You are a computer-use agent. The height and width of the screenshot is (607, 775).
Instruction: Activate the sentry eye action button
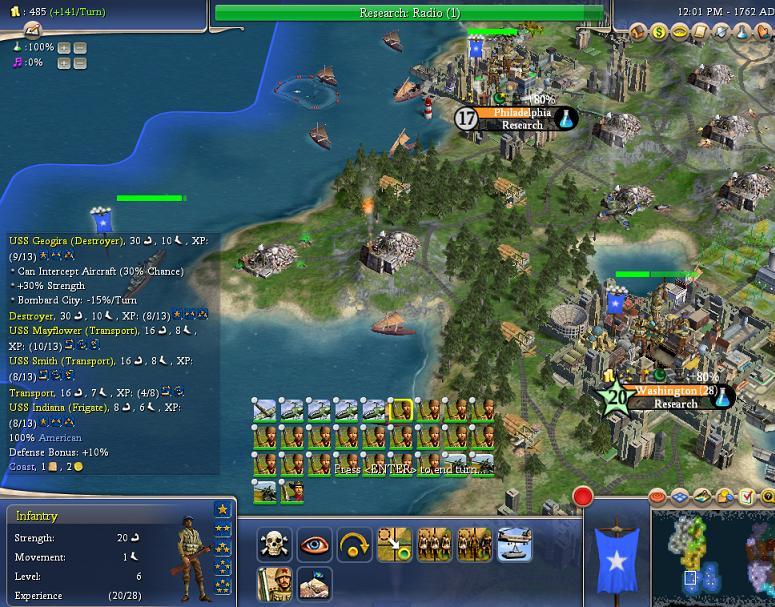click(x=314, y=544)
